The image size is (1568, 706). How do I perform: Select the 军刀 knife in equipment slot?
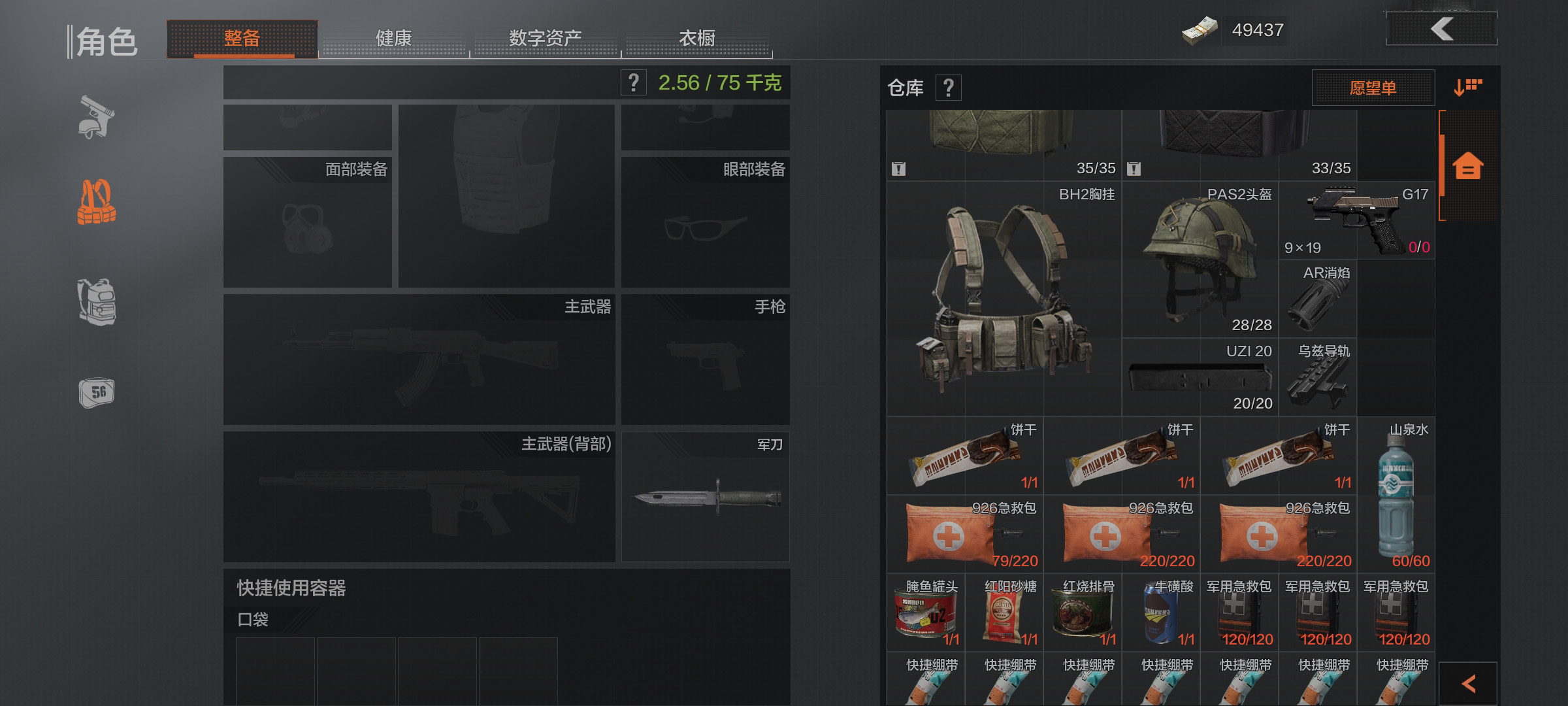pyautogui.click(x=706, y=497)
